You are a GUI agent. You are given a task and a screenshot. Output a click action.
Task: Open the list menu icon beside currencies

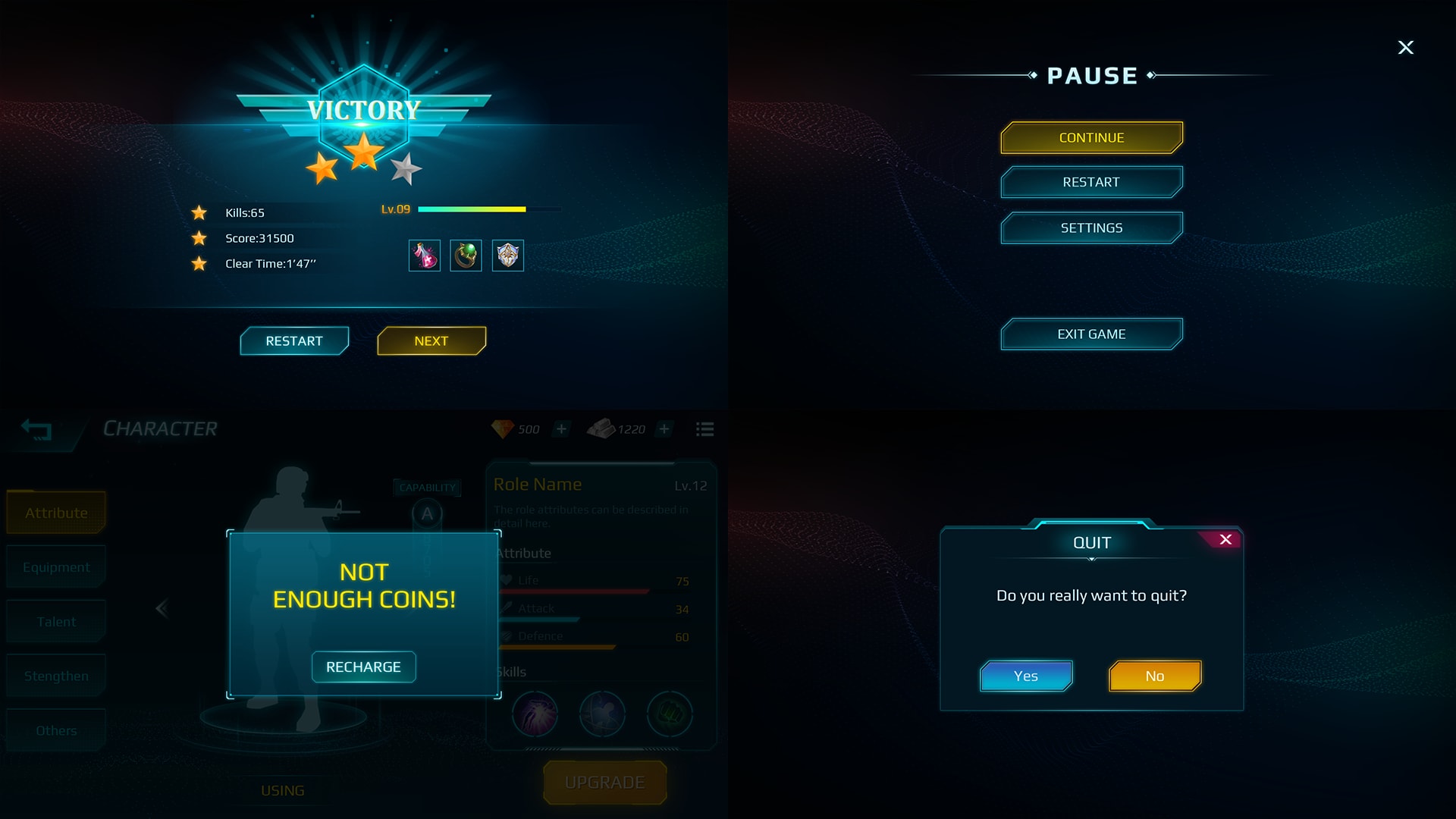click(704, 429)
